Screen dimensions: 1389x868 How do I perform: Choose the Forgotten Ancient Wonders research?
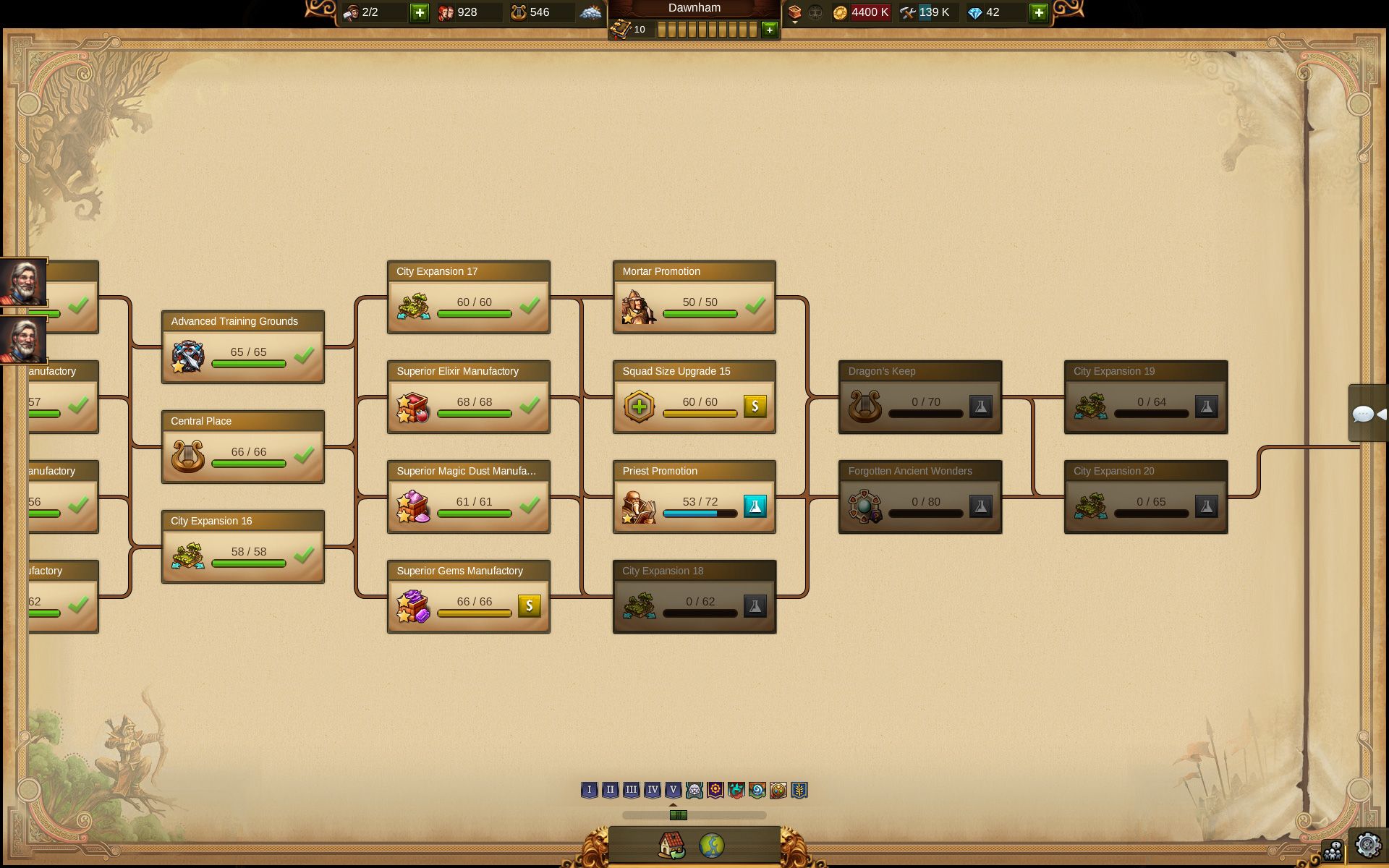click(x=919, y=497)
